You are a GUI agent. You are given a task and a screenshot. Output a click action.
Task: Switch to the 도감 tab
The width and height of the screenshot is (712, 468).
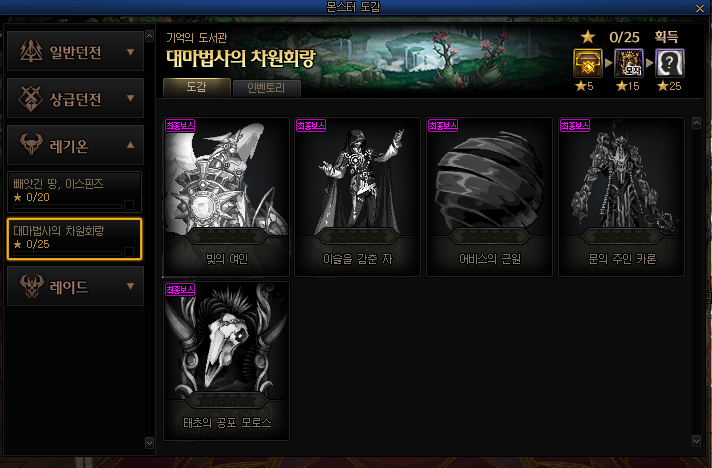[196, 87]
